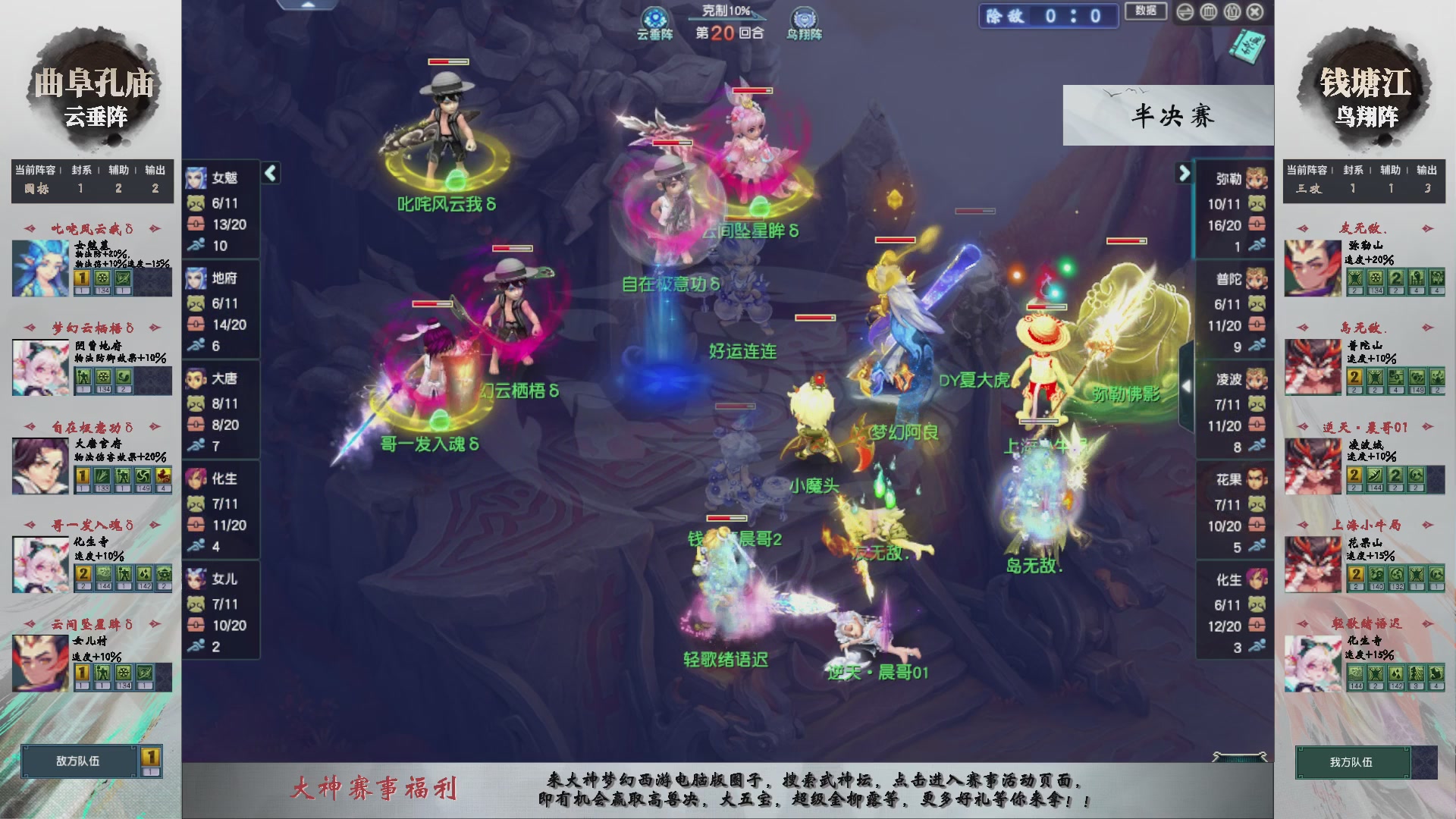Open the arena stats icon beside 数据

pyautogui.click(x=1210, y=11)
